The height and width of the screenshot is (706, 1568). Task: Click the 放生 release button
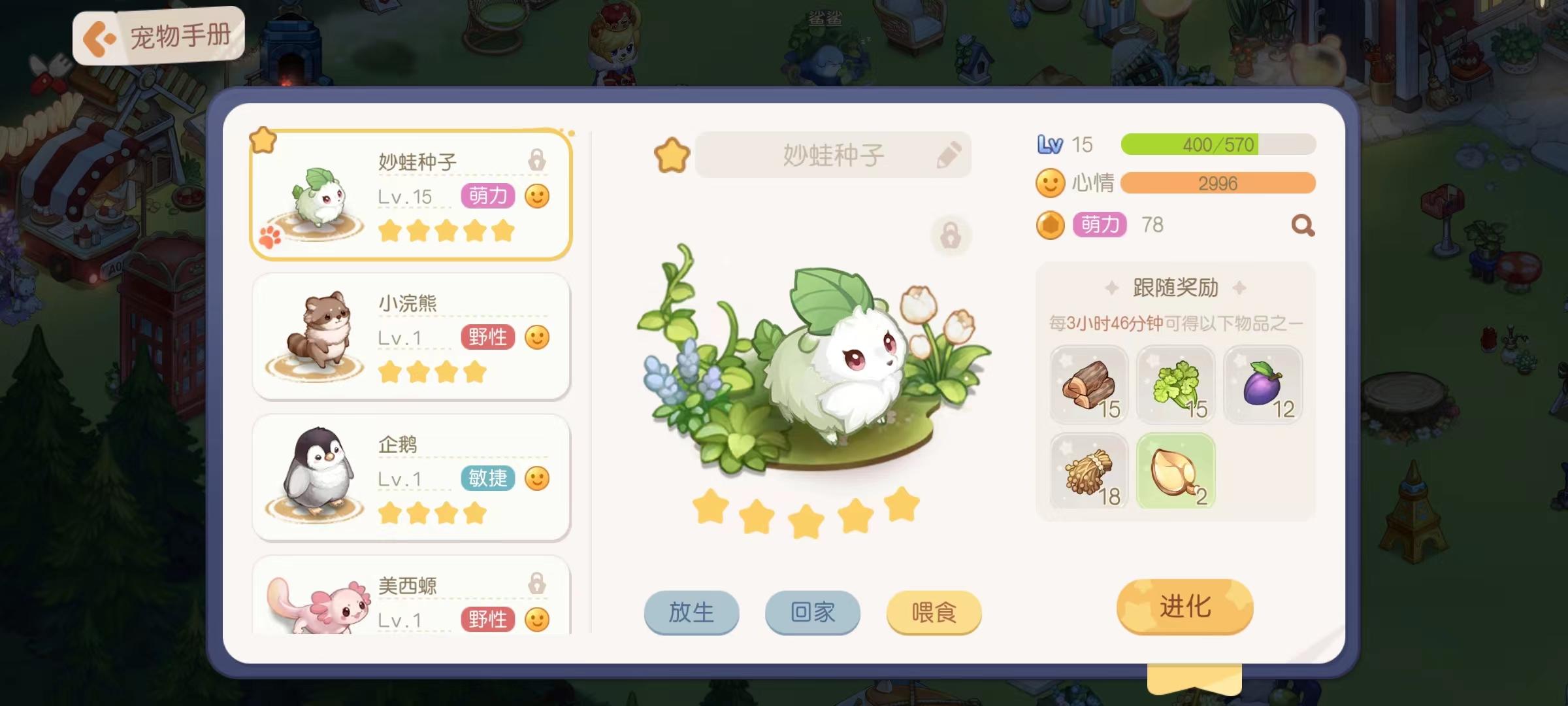[691, 613]
